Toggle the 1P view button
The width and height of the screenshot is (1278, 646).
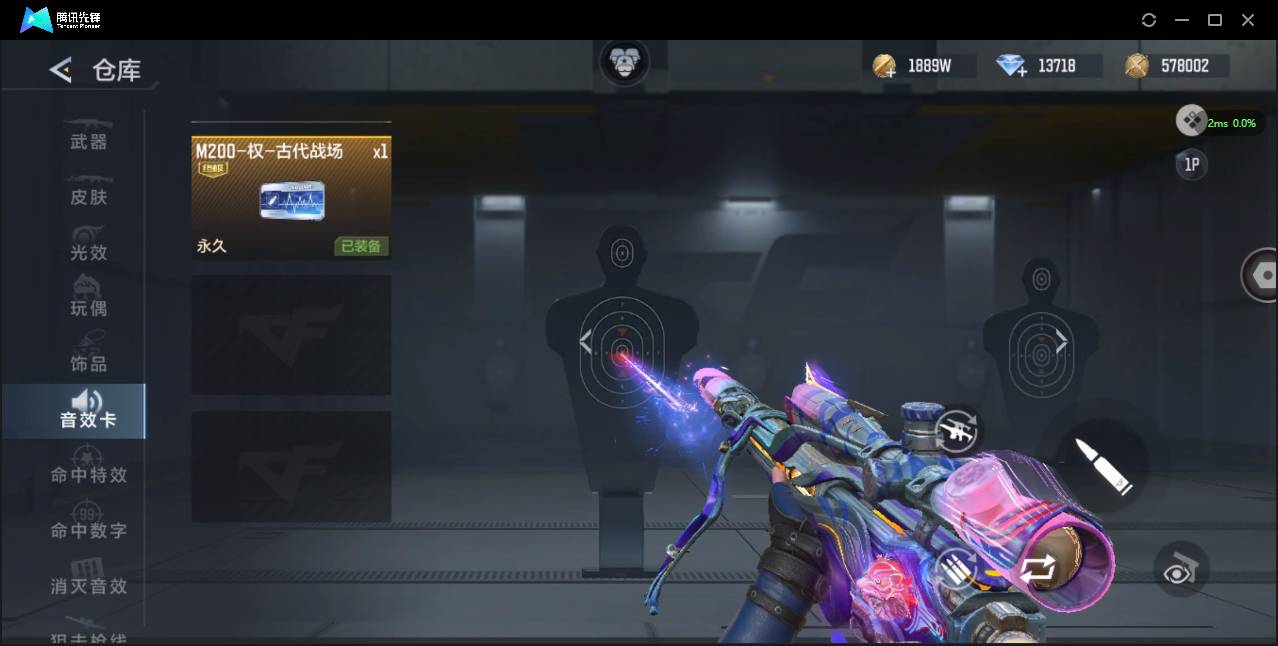coord(1191,165)
